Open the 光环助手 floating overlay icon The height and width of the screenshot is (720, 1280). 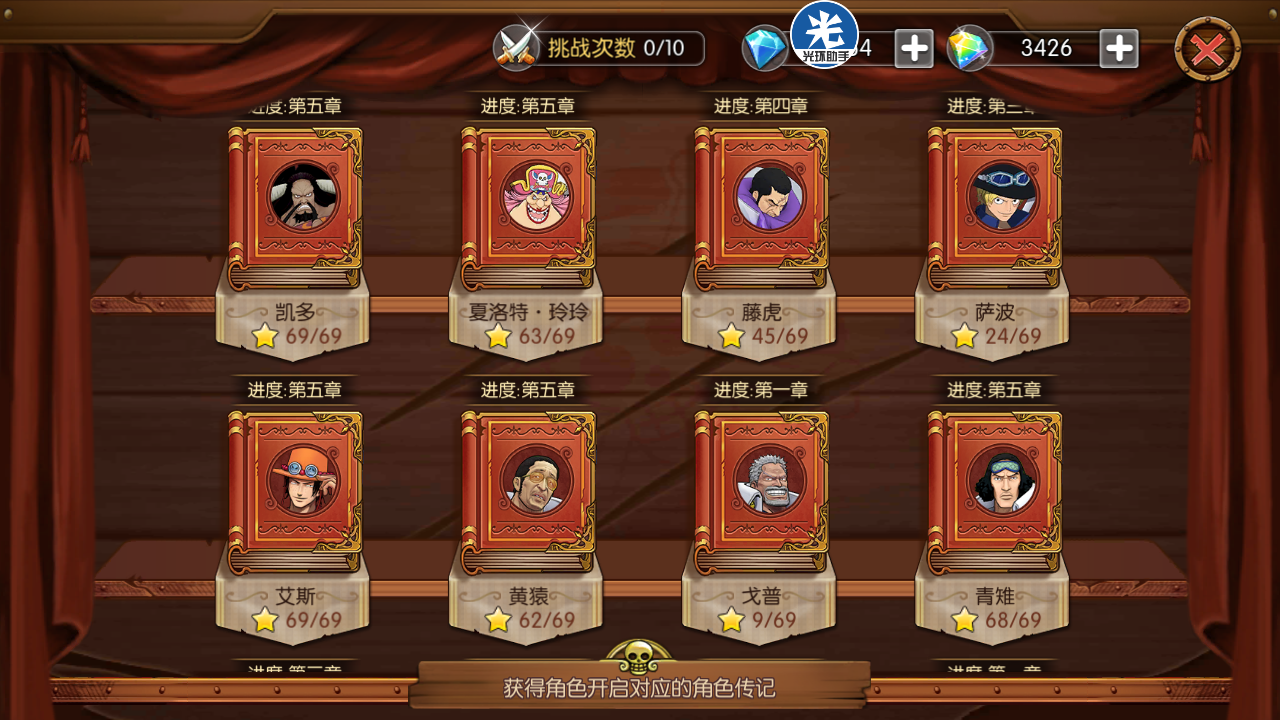pos(824,34)
